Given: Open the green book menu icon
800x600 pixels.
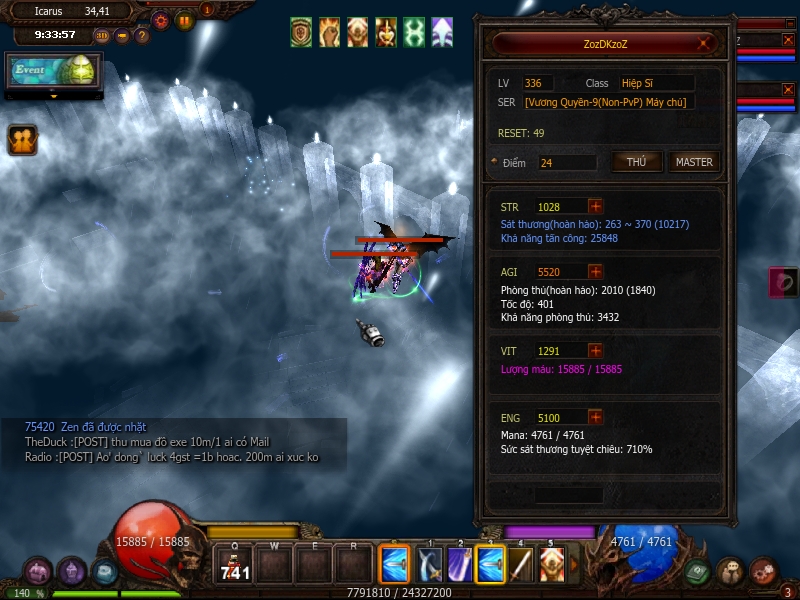Looking at the screenshot, I should tap(698, 572).
